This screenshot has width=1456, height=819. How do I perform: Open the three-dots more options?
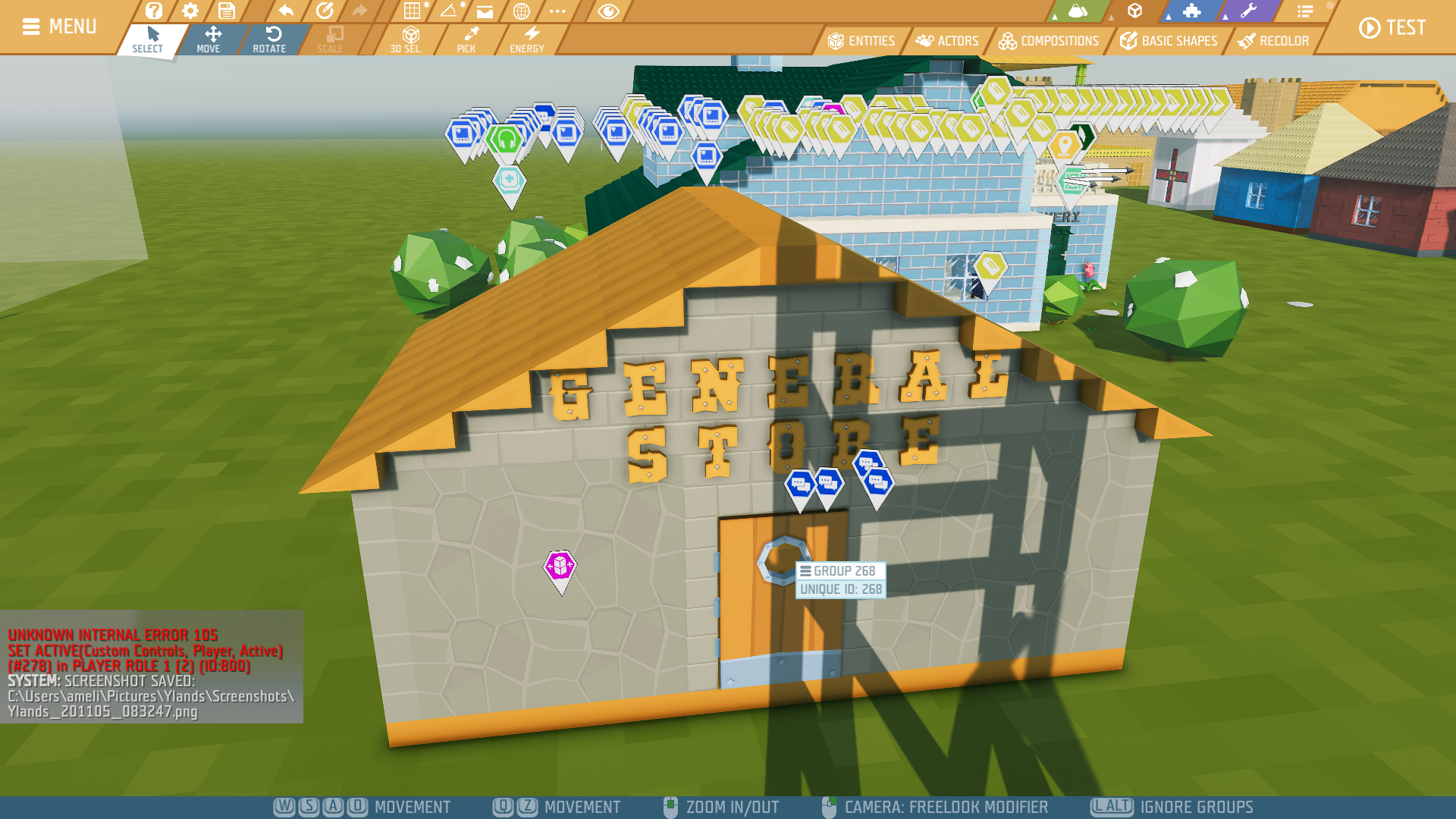click(x=557, y=11)
